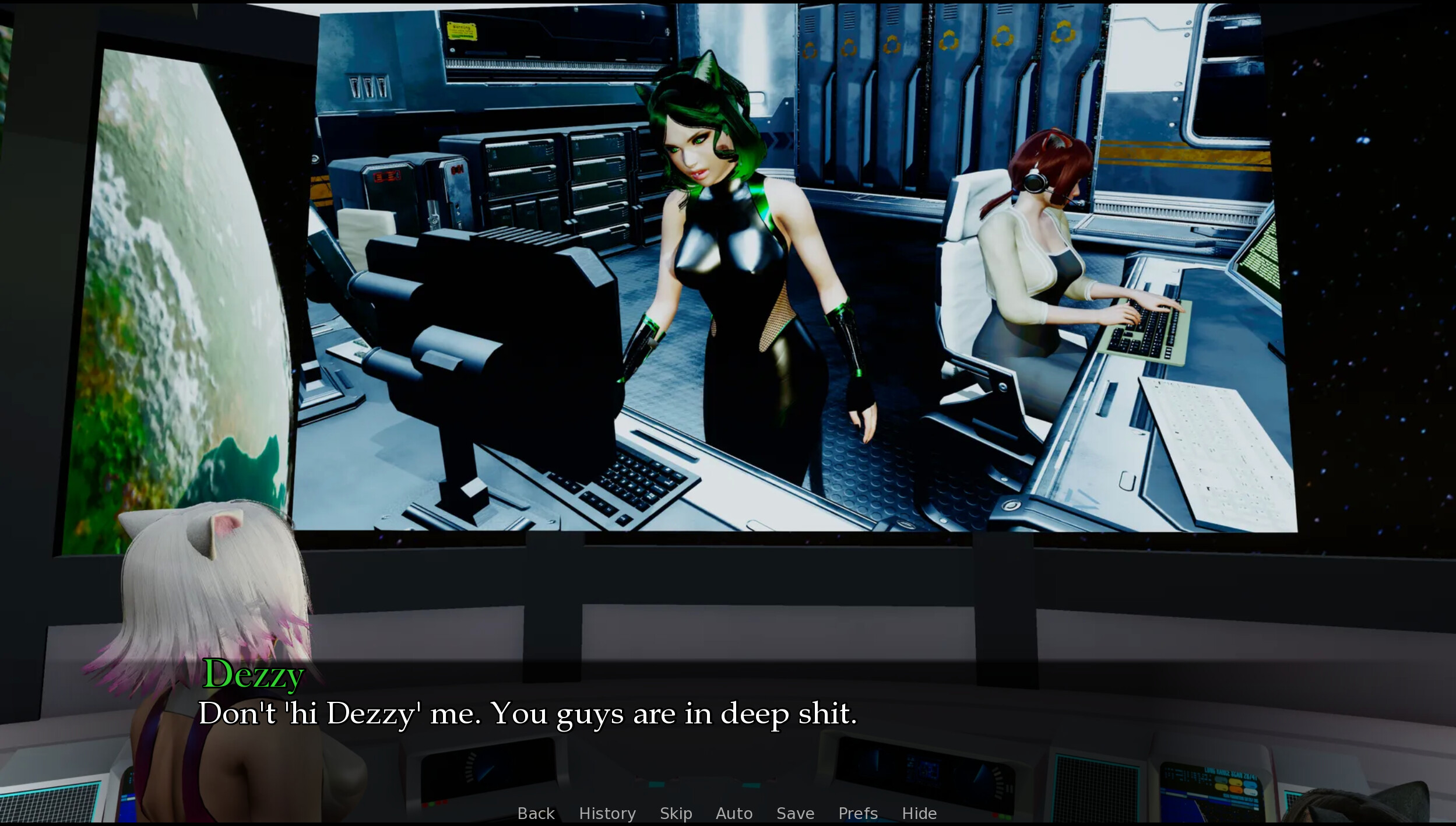Go back to the previous dialogue line
Image resolution: width=1456 pixels, height=826 pixels.
click(x=536, y=813)
